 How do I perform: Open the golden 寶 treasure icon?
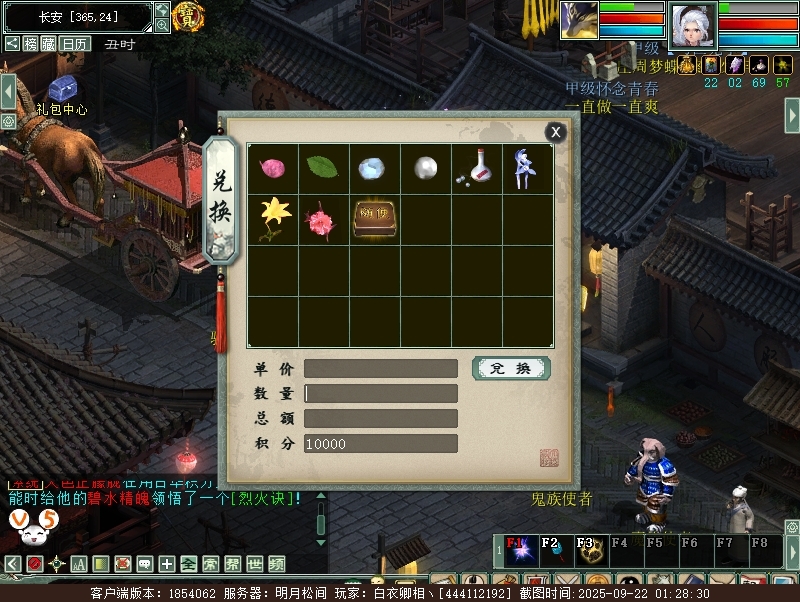coord(188,16)
